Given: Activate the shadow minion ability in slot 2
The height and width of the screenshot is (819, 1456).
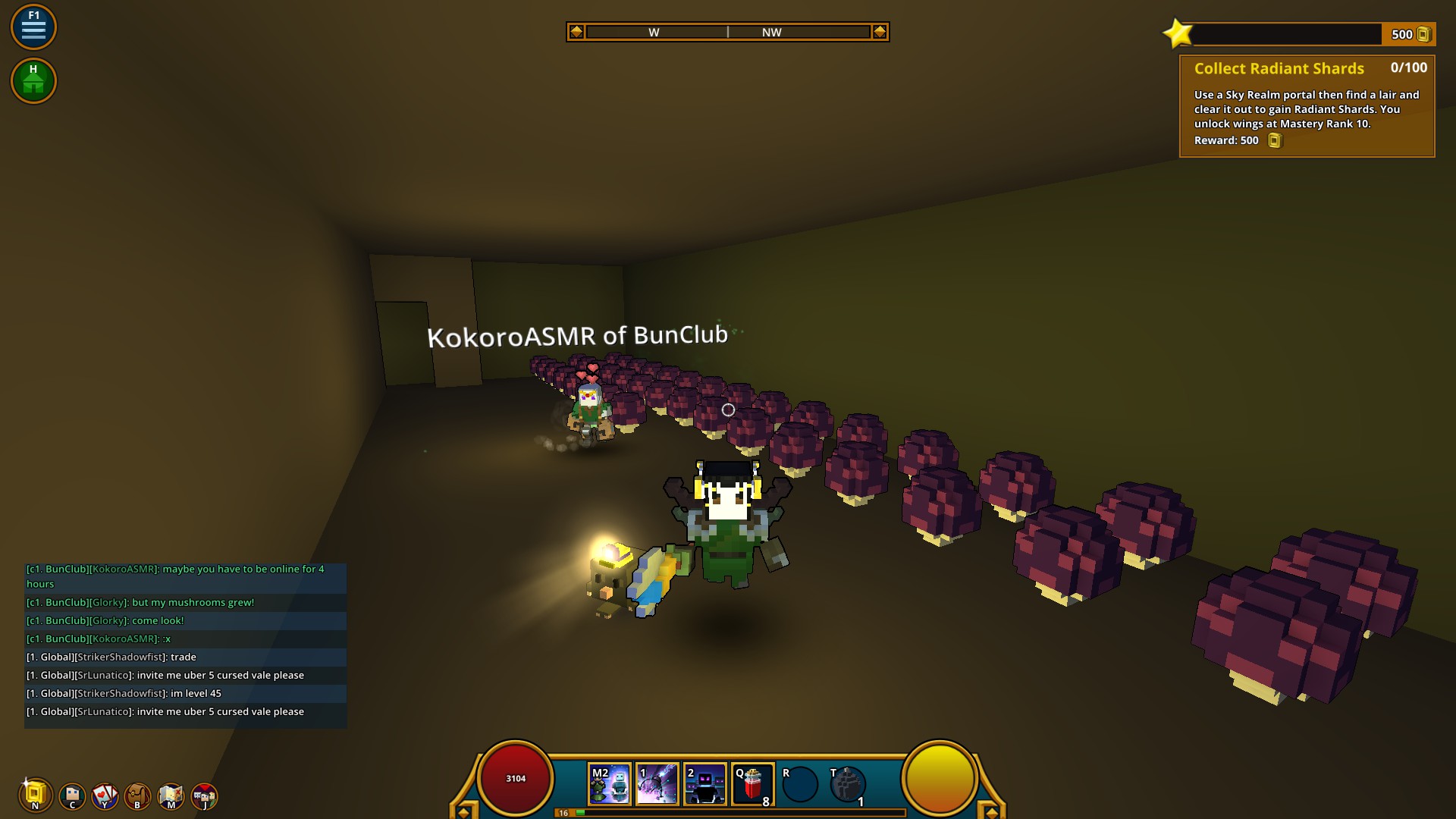Looking at the screenshot, I should tap(705, 784).
